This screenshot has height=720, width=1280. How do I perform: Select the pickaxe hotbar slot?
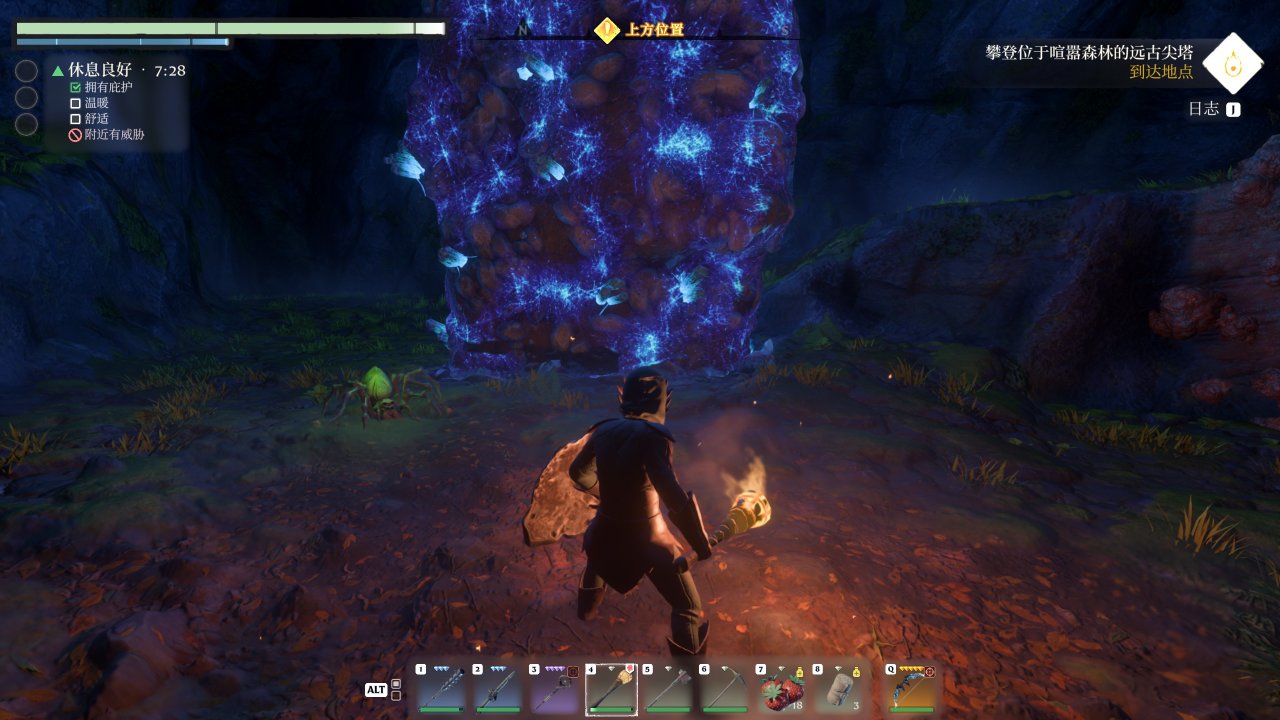(x=725, y=691)
